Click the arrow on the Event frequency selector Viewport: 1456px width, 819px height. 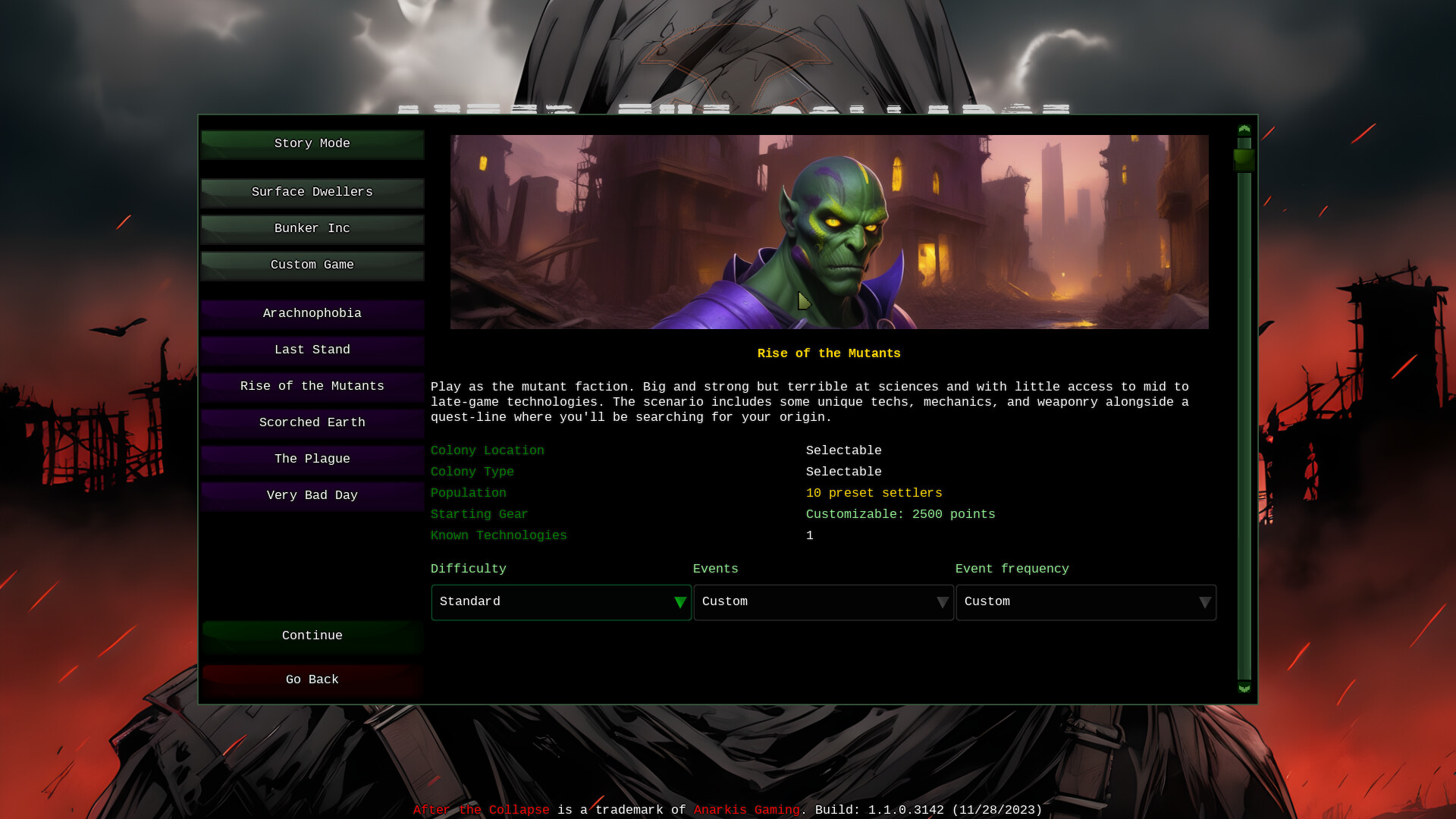pos(1205,602)
